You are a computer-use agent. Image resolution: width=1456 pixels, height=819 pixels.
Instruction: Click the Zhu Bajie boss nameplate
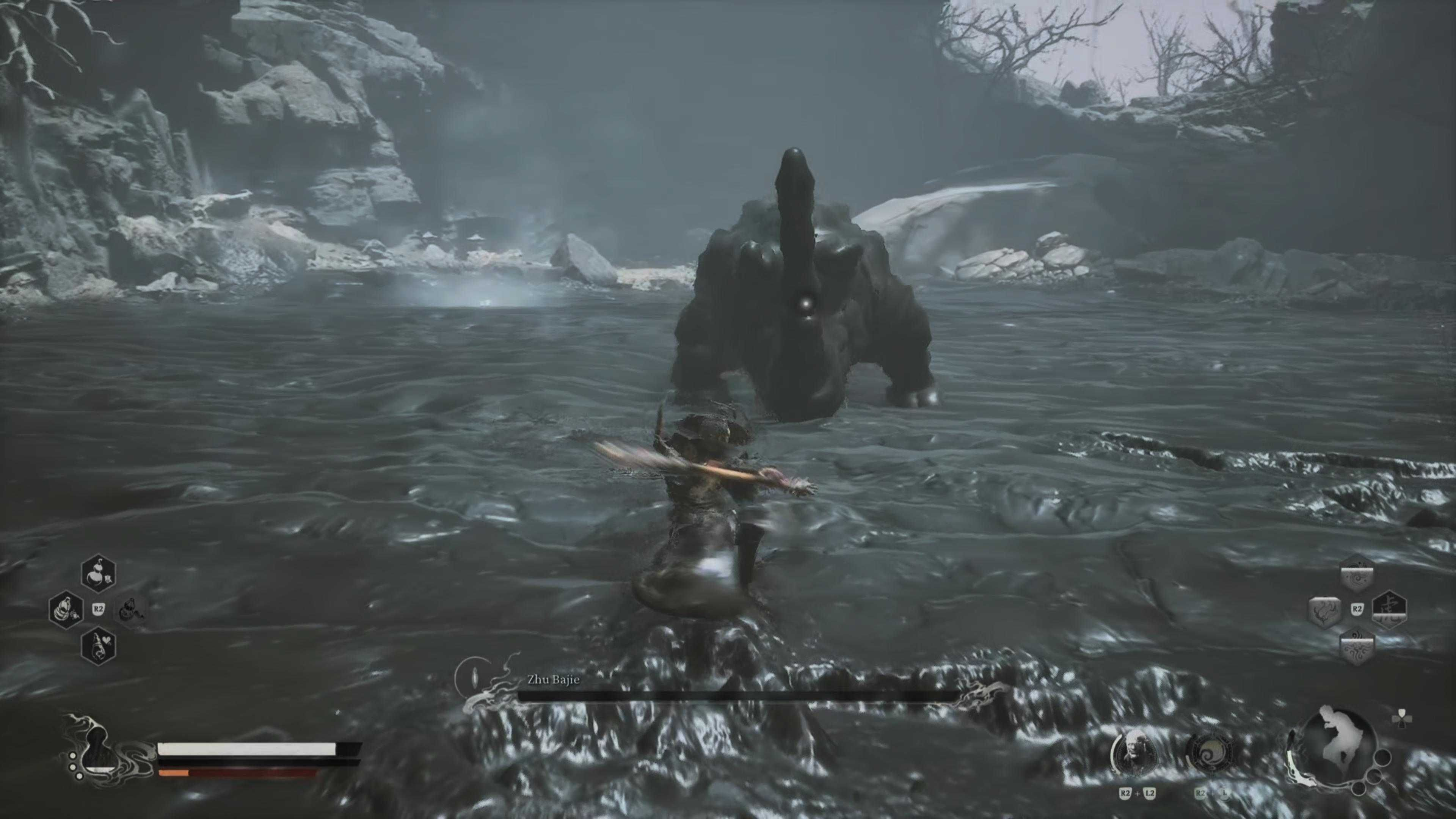point(553,679)
